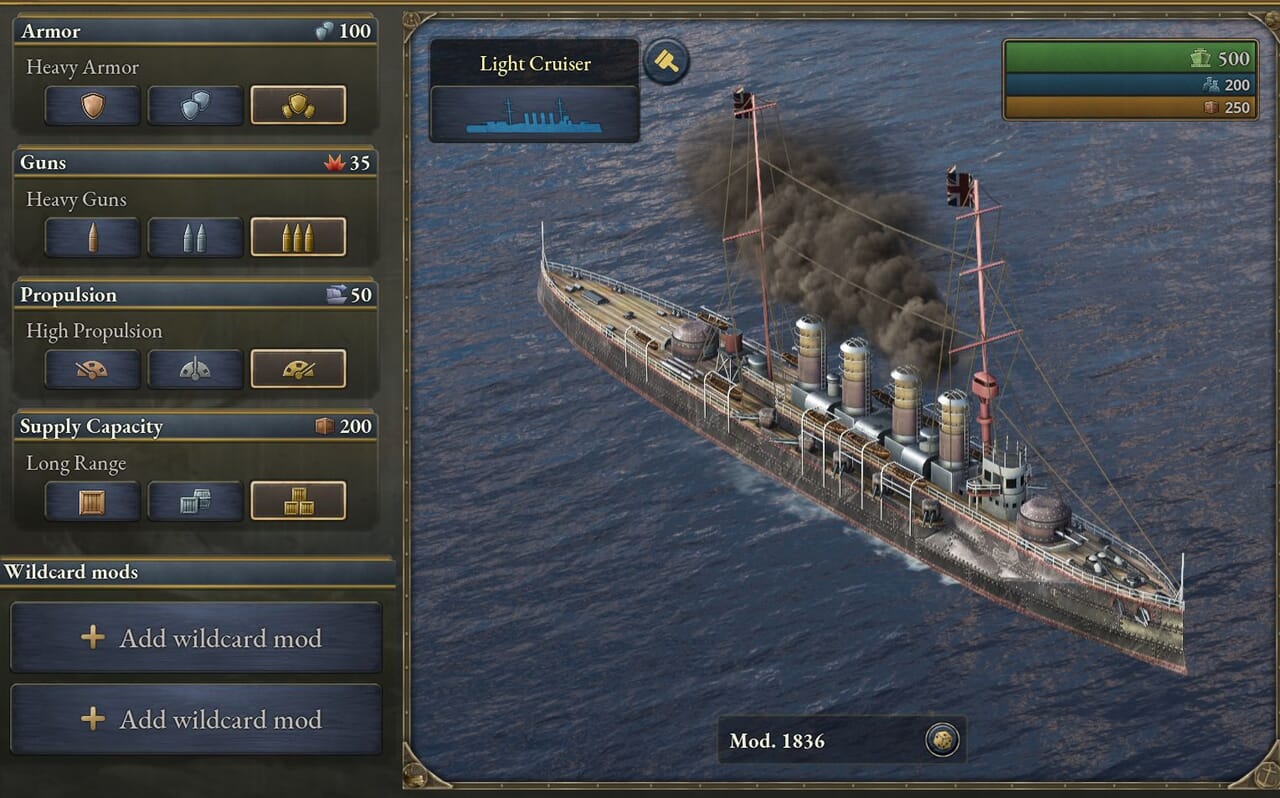Select the single-shield light armor option
Viewport: 1280px width, 798px height.
[x=92, y=105]
